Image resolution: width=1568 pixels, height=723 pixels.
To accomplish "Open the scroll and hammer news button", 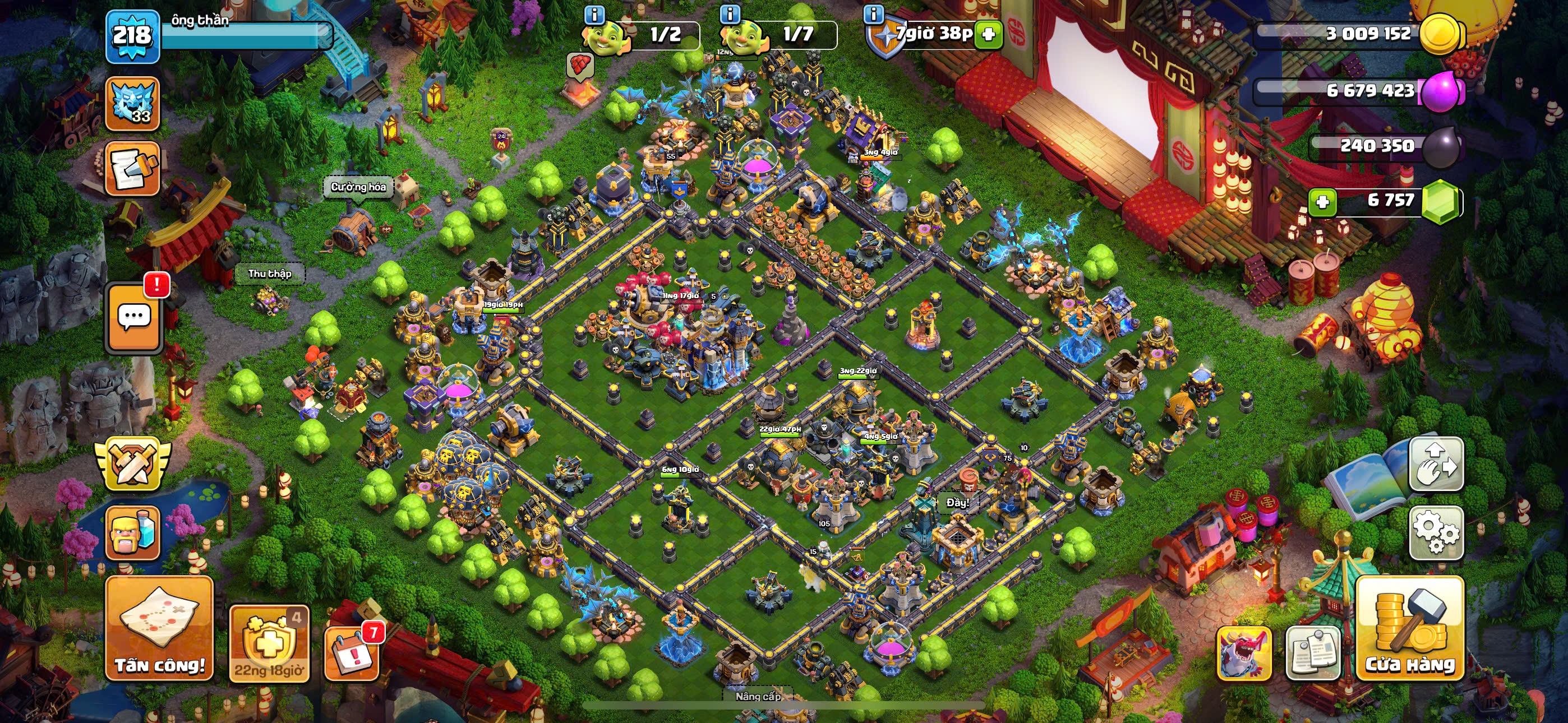I will [x=132, y=169].
